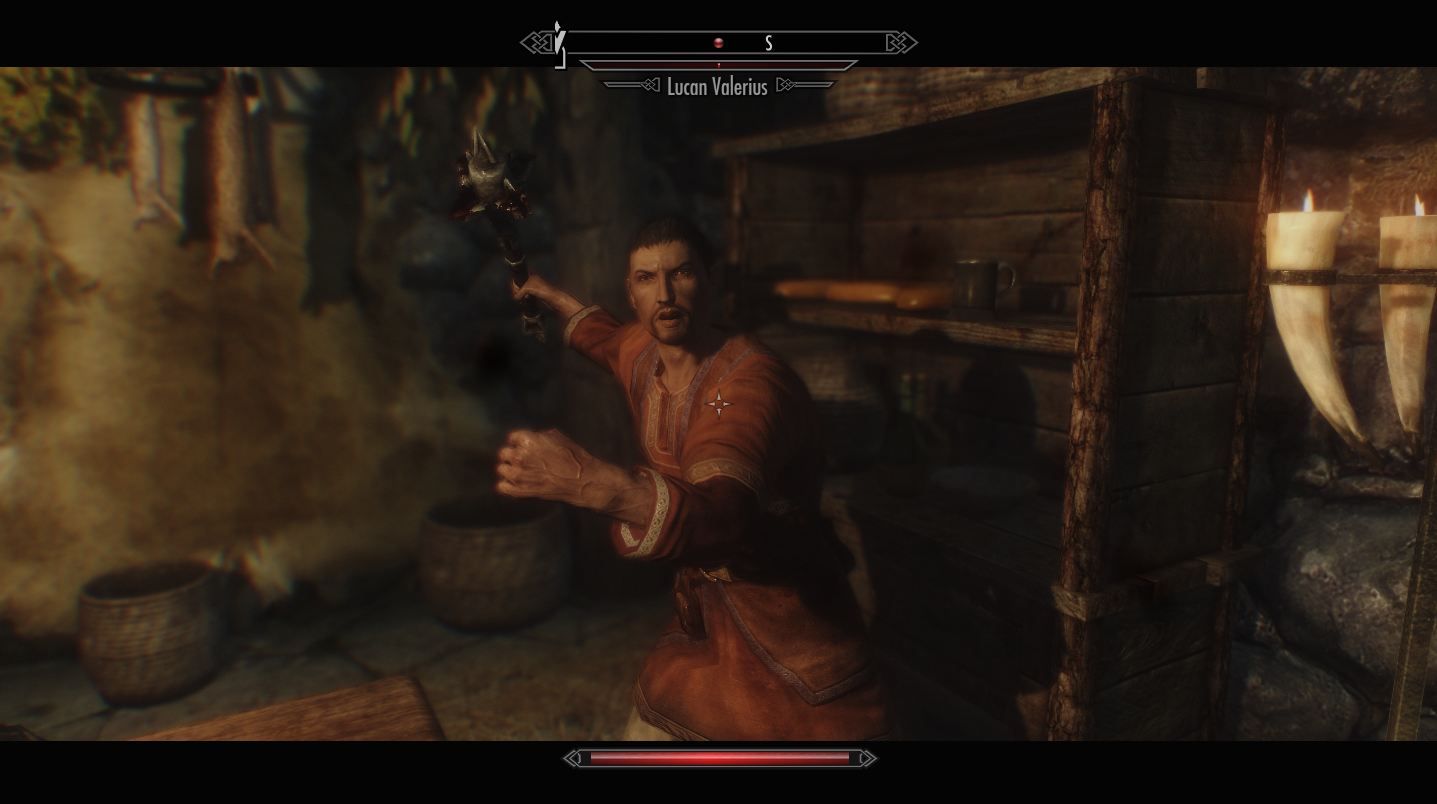
Task: Click the red enemy dot on the compass
Action: click(x=718, y=42)
